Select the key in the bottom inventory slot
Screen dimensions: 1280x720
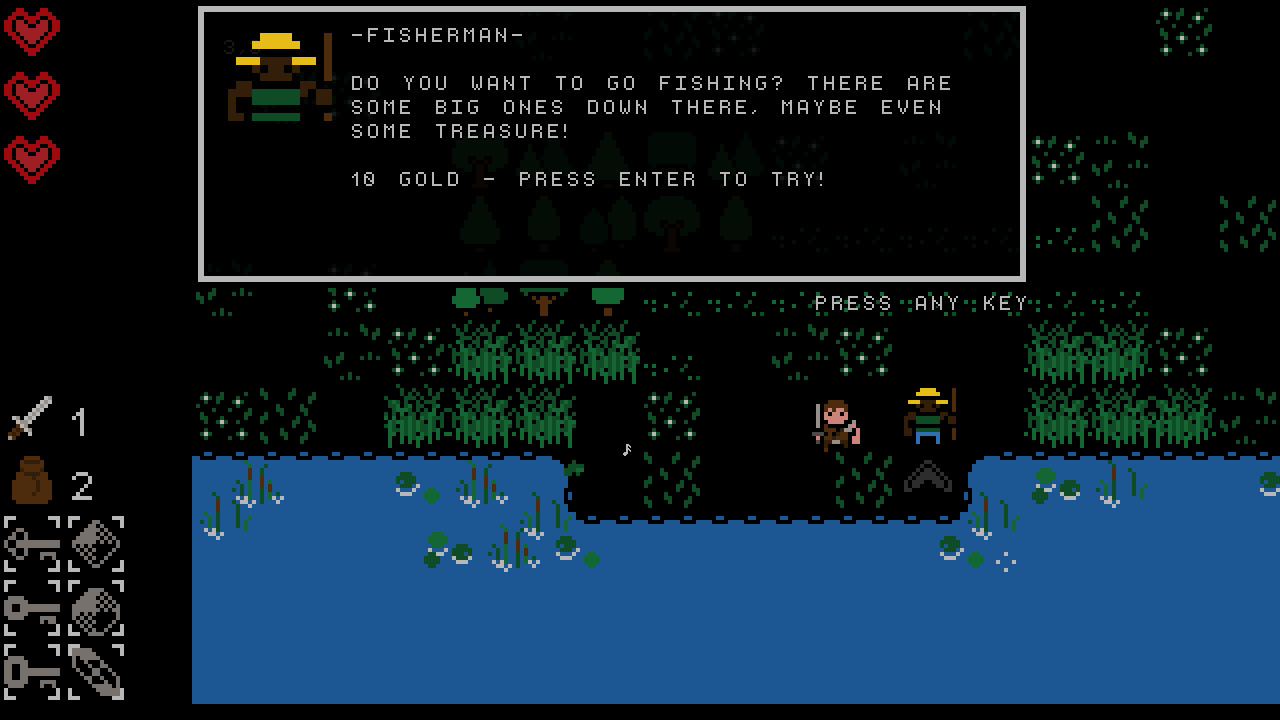30,672
